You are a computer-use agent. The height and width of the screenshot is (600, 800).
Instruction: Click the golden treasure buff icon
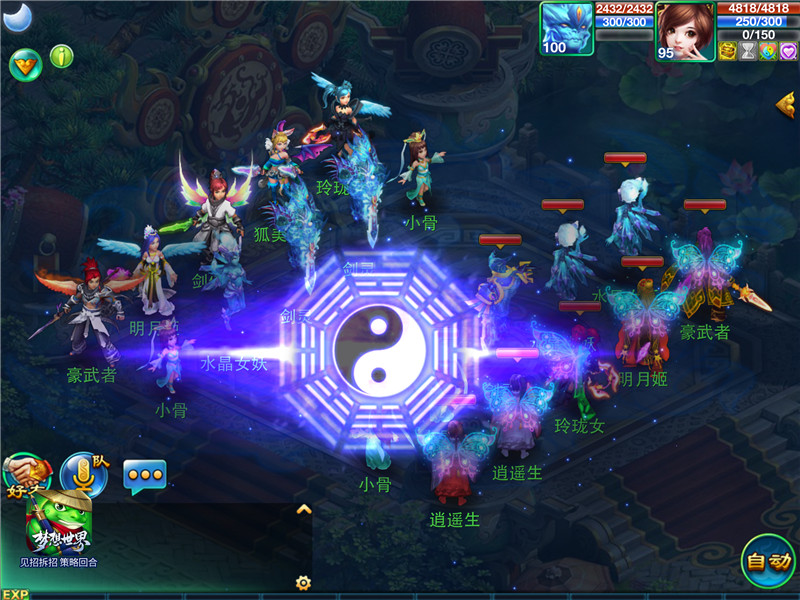pos(727,51)
